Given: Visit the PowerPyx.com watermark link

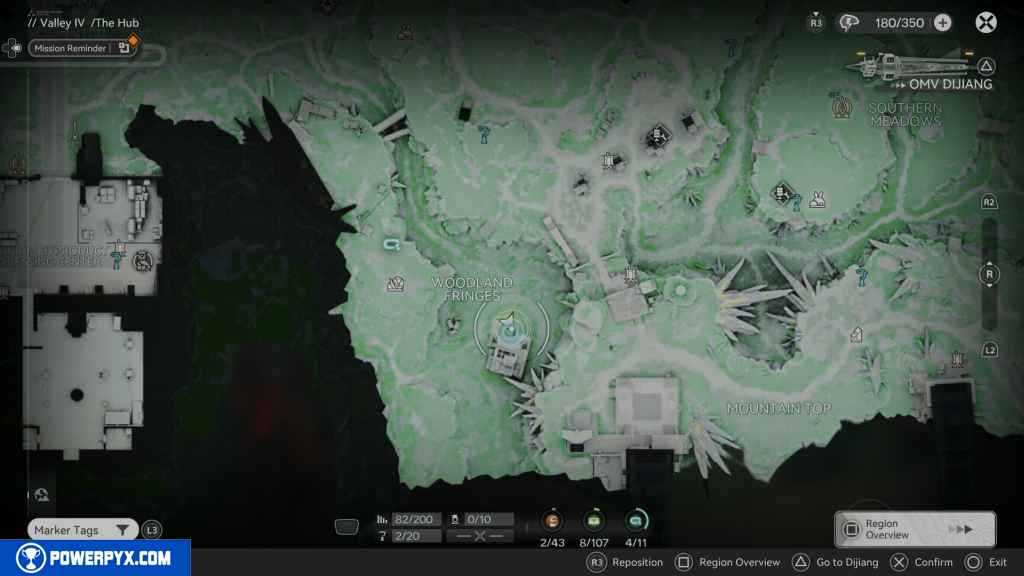Looking at the screenshot, I should point(95,558).
